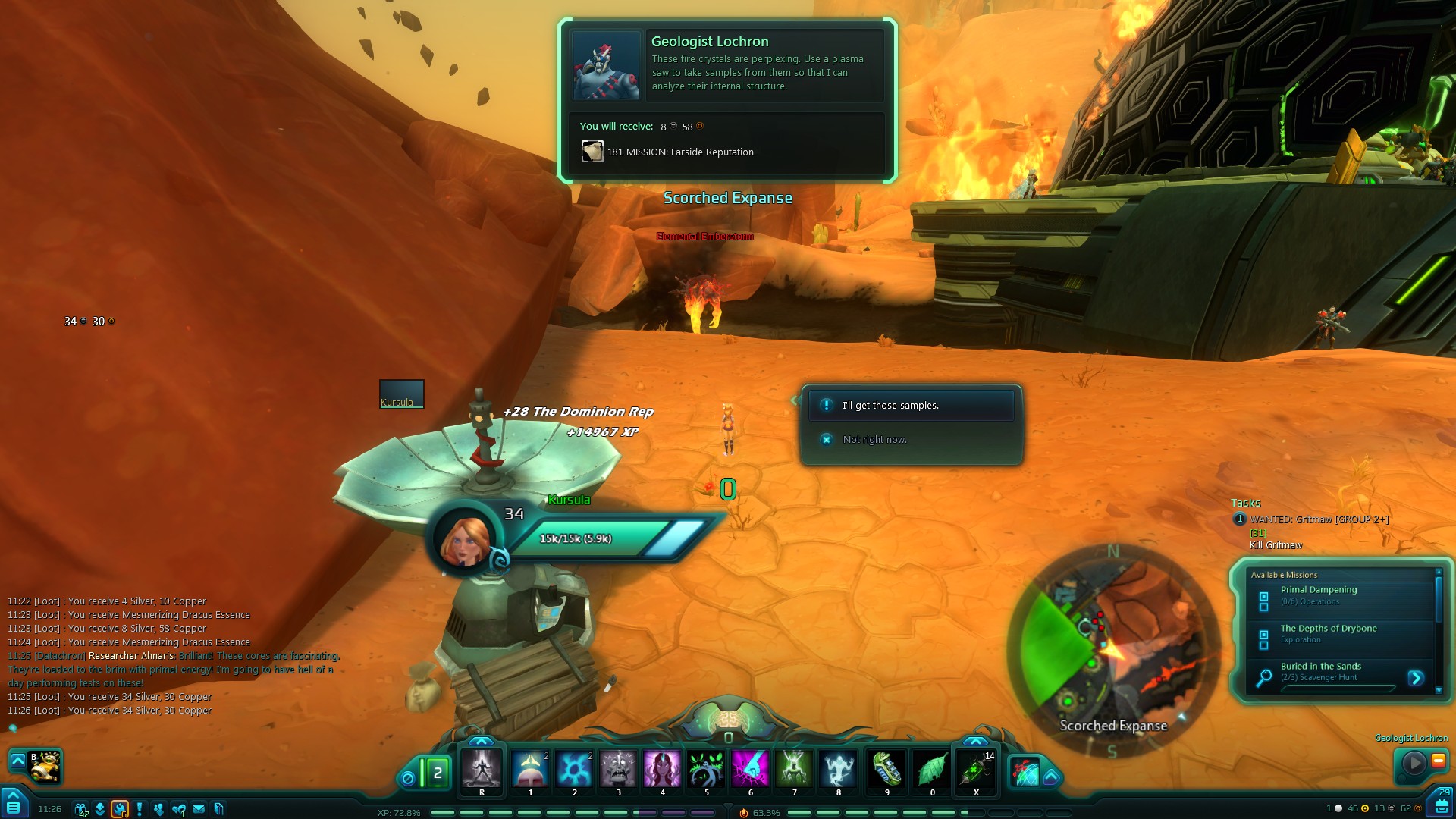Open the inventory bag showing 29
Viewport: 1456px width, 819px height.
(1442, 804)
